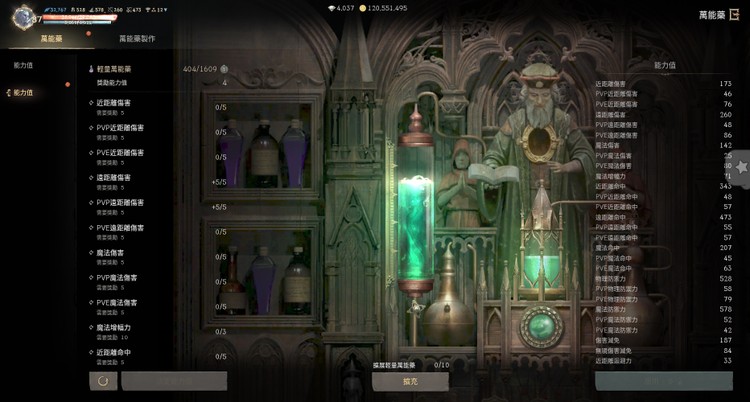Open the 萬能藥製作 tab
Viewport: 750px width, 402px height.
click(137, 38)
